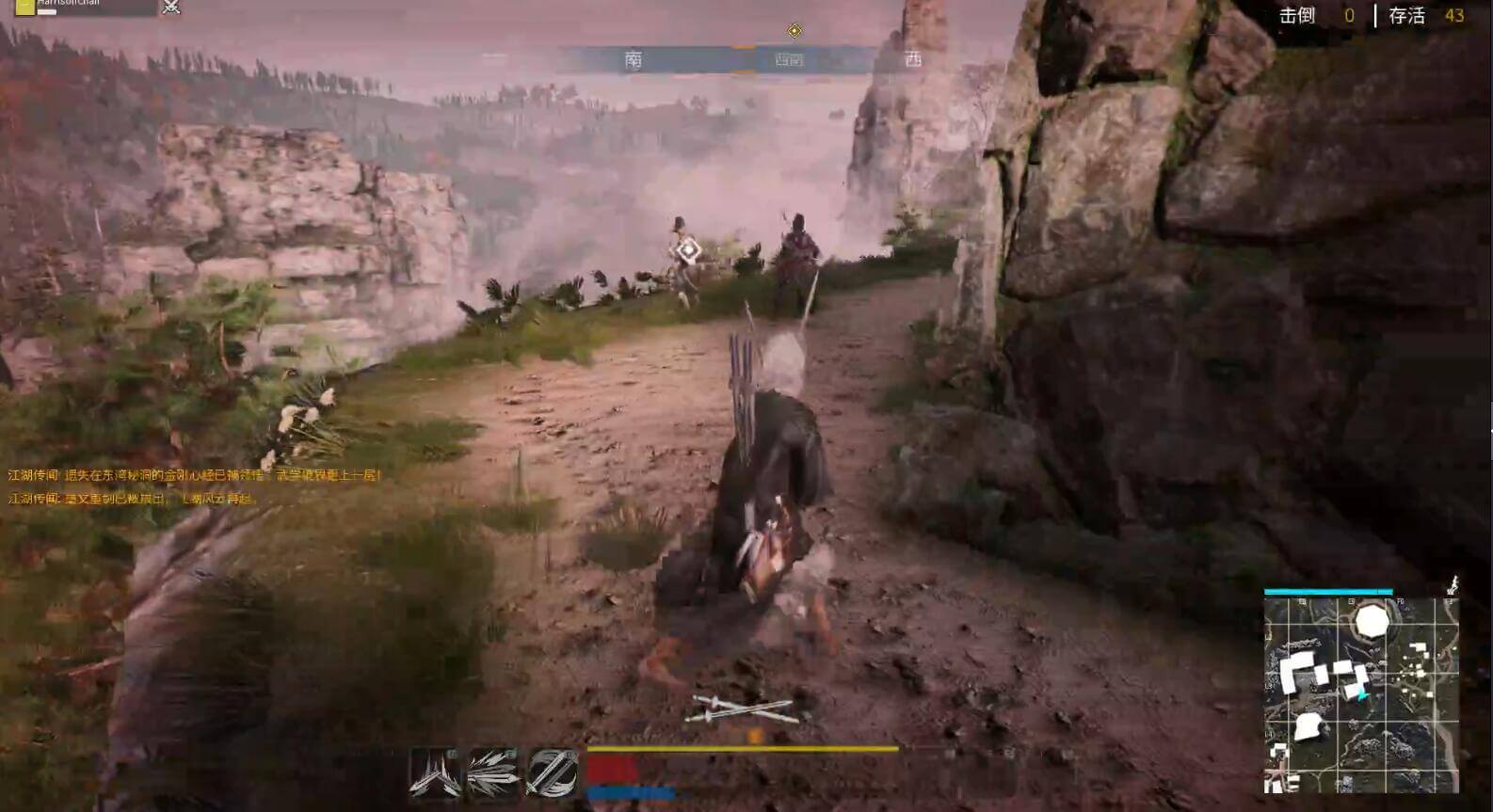Open the minimap

[1361, 694]
